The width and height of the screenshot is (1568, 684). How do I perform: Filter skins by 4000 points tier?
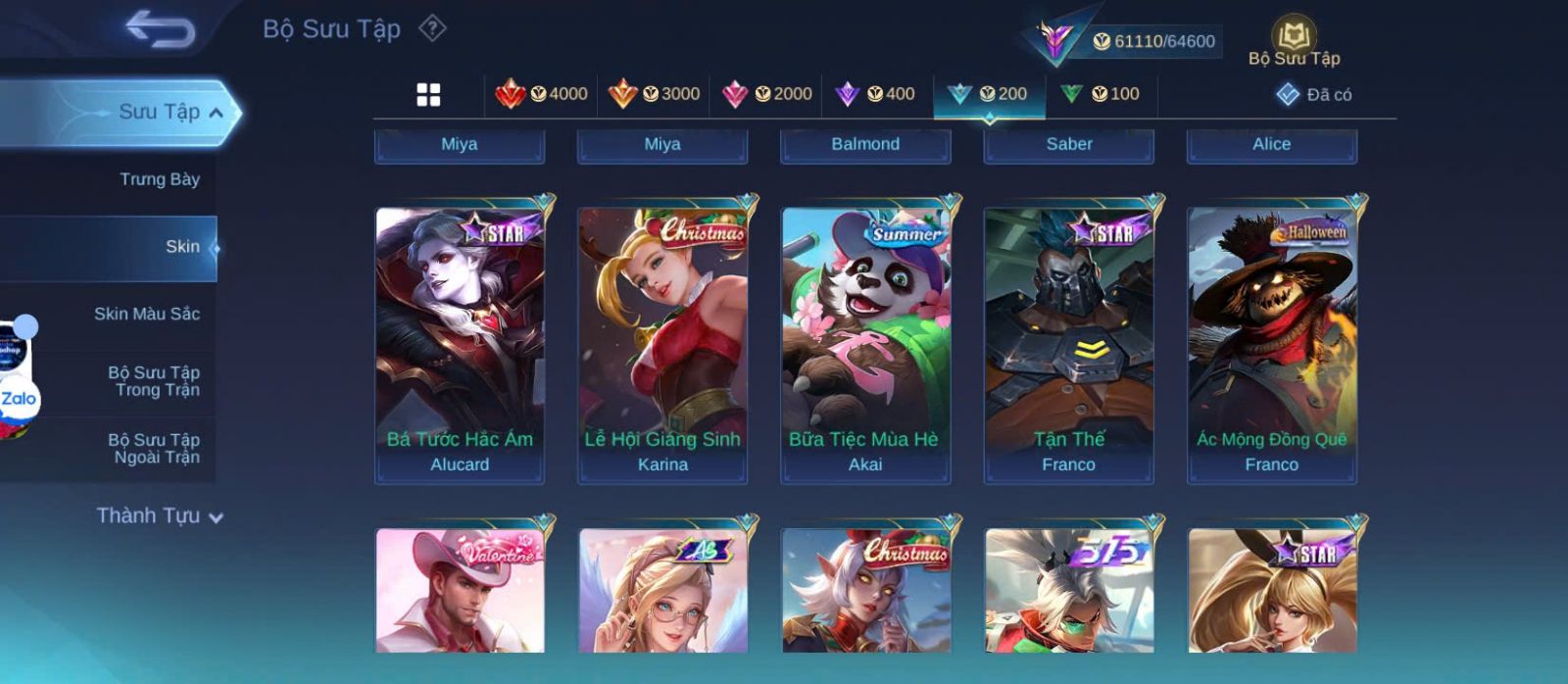coord(541,94)
